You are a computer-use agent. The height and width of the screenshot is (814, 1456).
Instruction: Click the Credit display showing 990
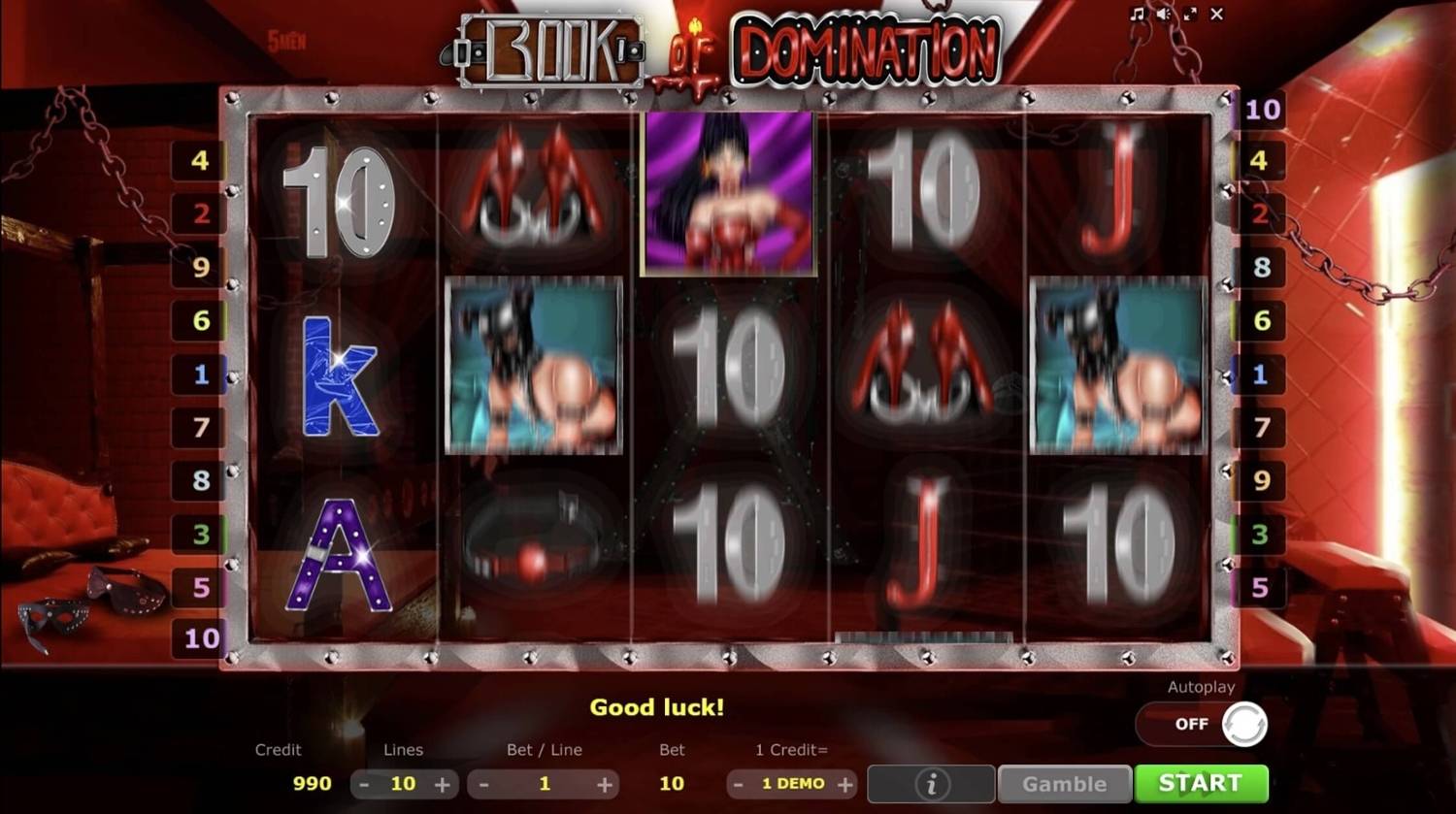pyautogui.click(x=311, y=784)
